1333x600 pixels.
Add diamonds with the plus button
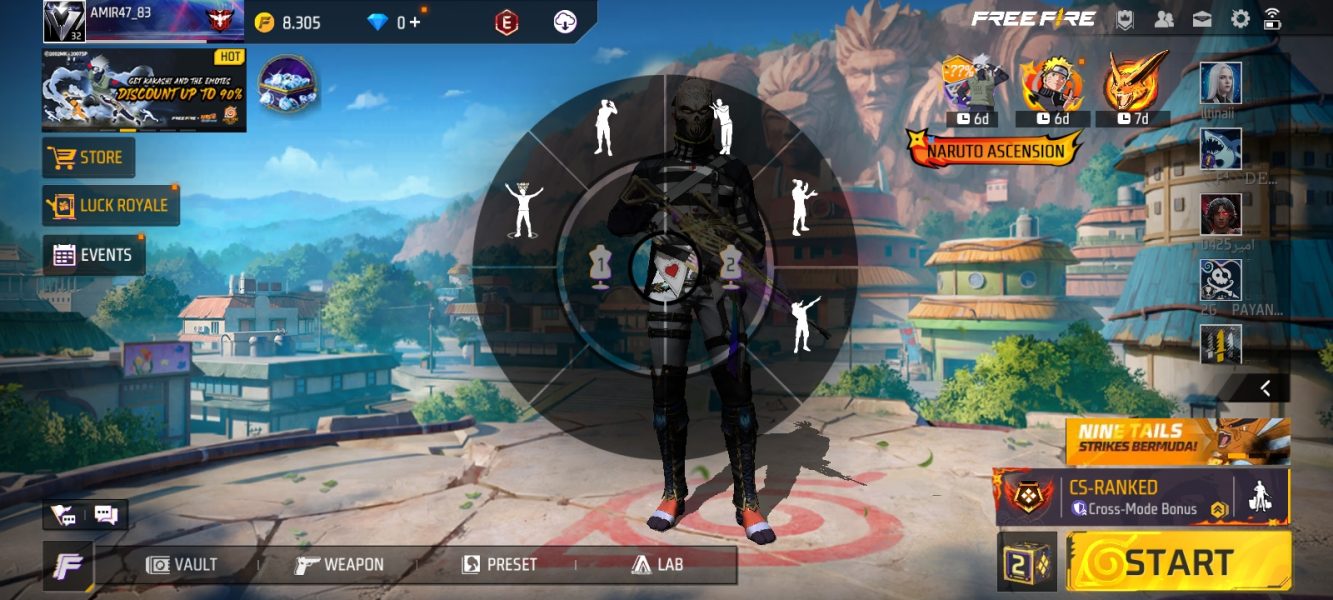tap(413, 22)
